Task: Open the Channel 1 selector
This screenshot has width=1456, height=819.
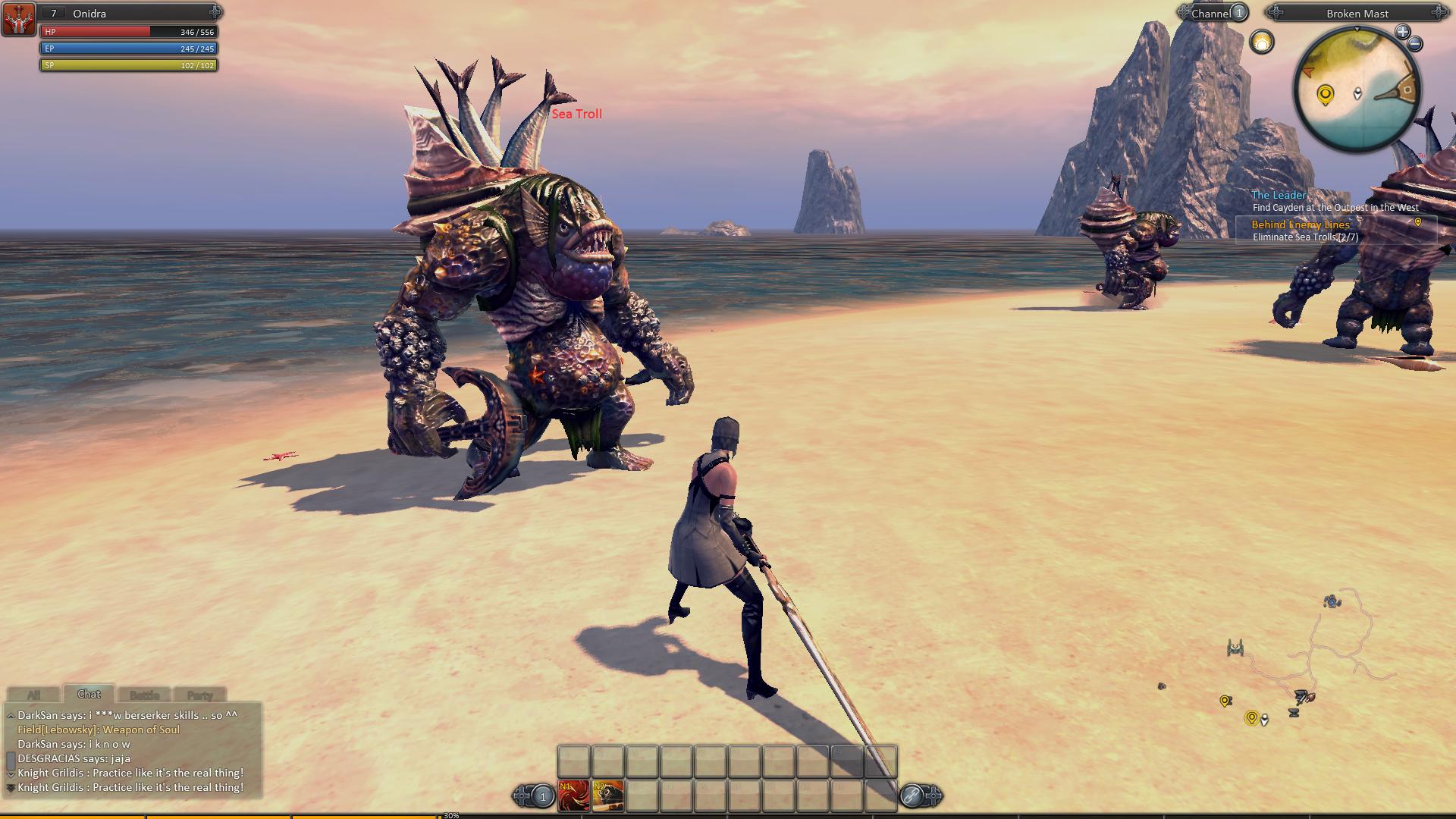Action: 1213,13
